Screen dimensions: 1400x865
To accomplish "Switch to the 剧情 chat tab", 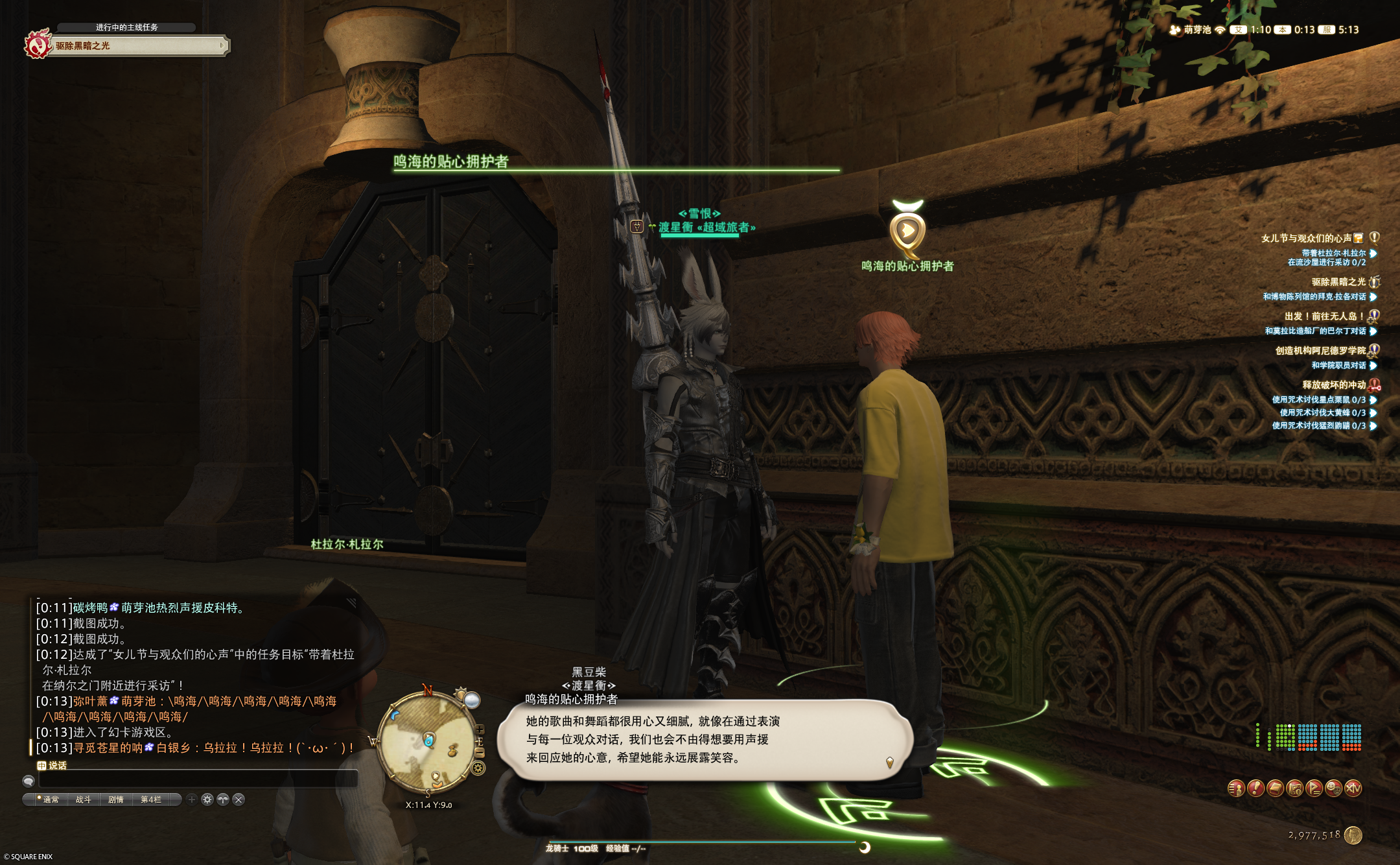I will (x=116, y=800).
